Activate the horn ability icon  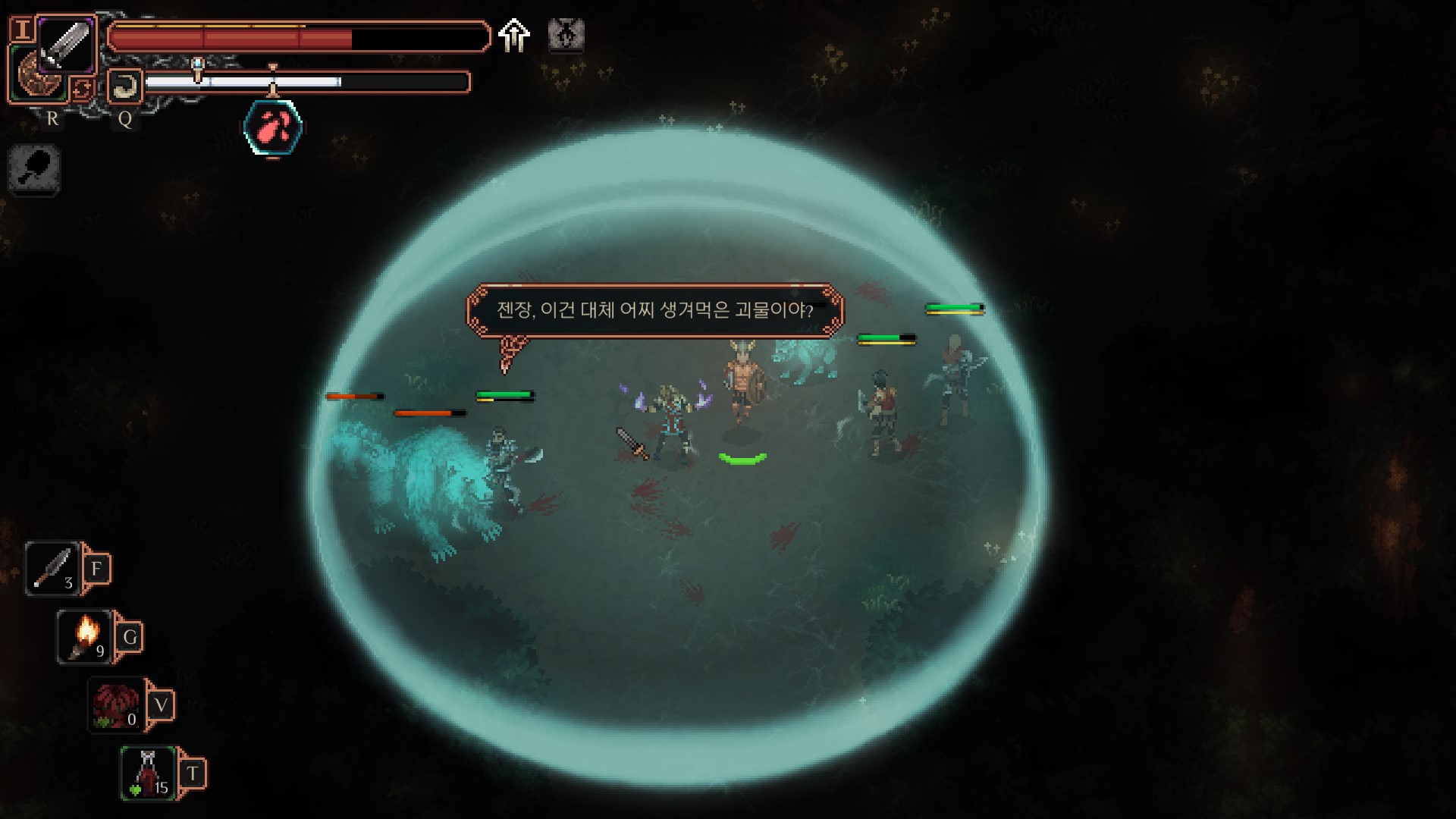click(x=124, y=86)
